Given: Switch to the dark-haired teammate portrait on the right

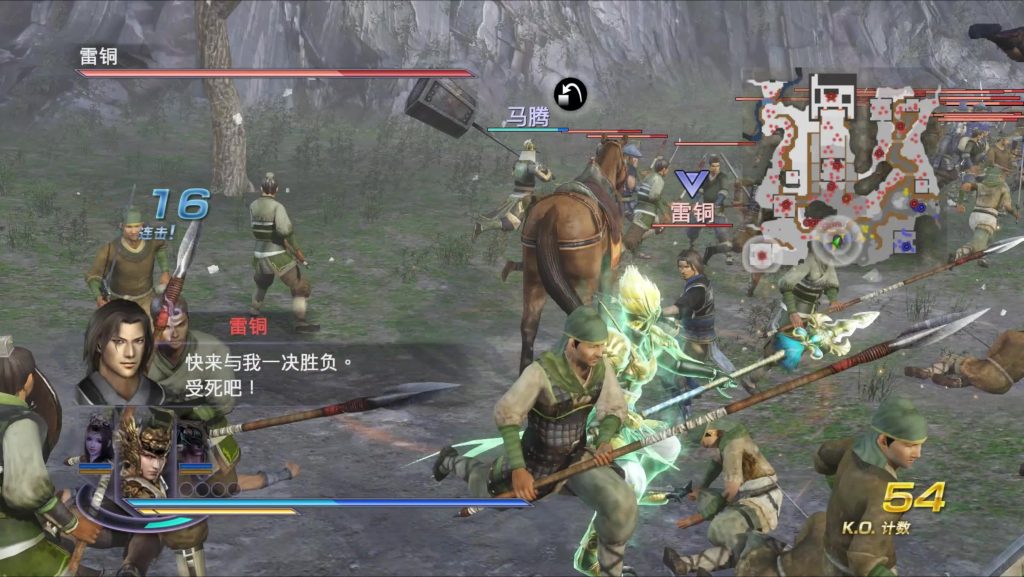Looking at the screenshot, I should 194,442.
